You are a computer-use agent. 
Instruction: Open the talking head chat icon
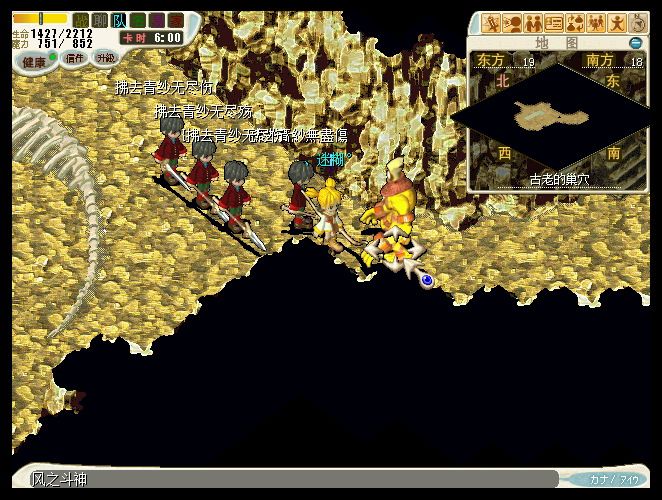coord(511,23)
